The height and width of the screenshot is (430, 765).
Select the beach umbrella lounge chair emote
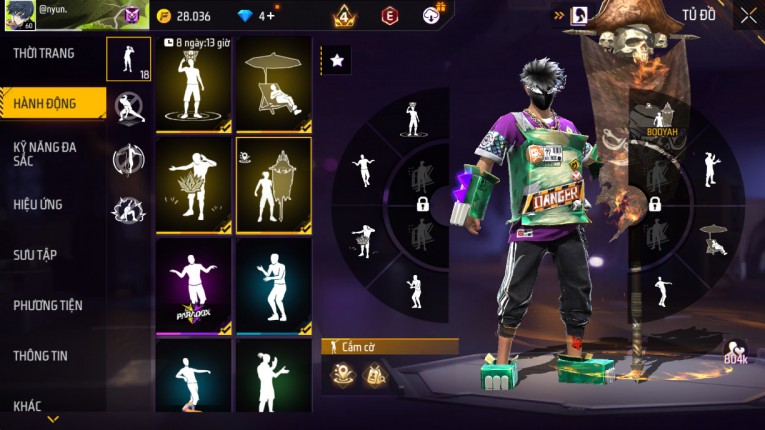(x=273, y=84)
